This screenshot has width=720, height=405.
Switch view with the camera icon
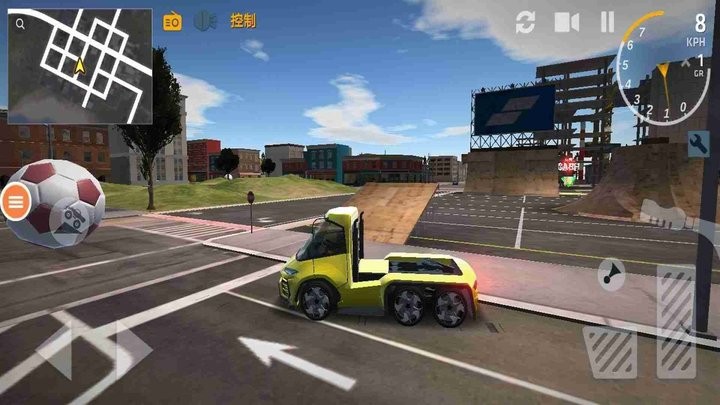[x=567, y=22]
